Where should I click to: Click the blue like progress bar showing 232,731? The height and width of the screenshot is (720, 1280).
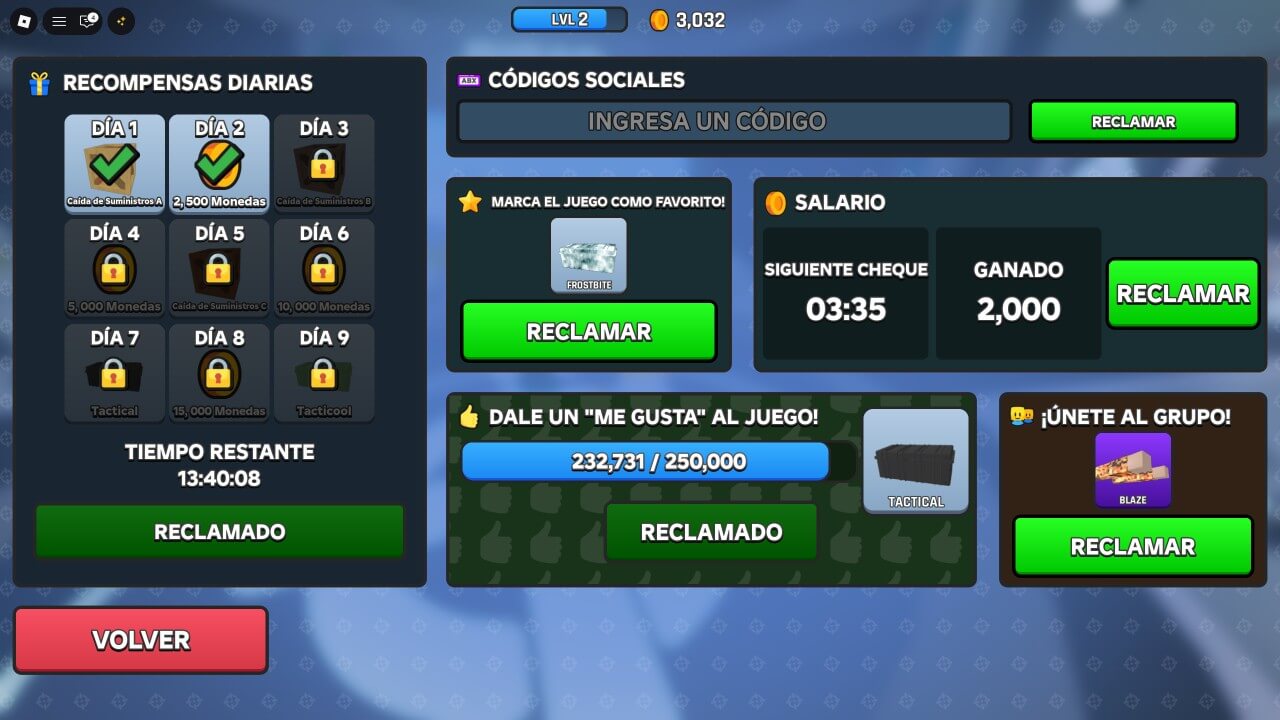[645, 461]
